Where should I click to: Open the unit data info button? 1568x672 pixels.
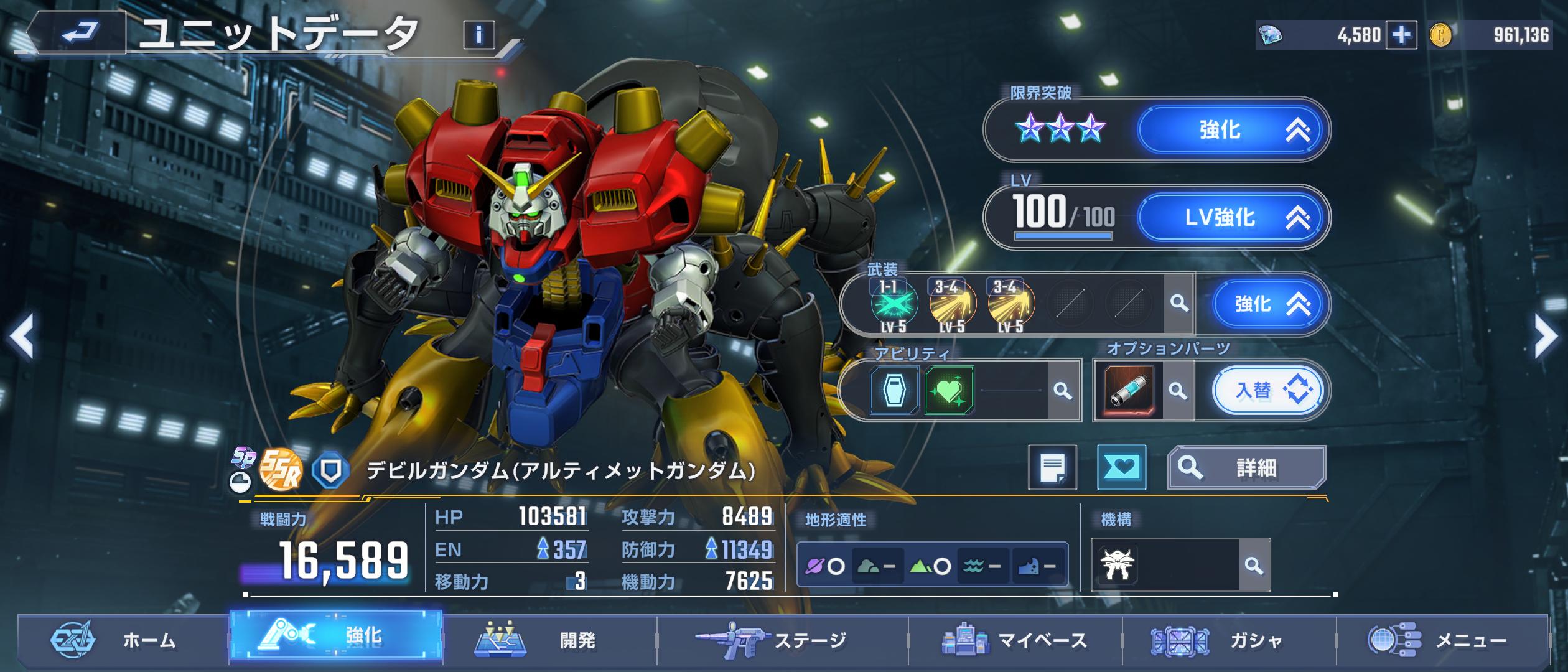[x=478, y=35]
